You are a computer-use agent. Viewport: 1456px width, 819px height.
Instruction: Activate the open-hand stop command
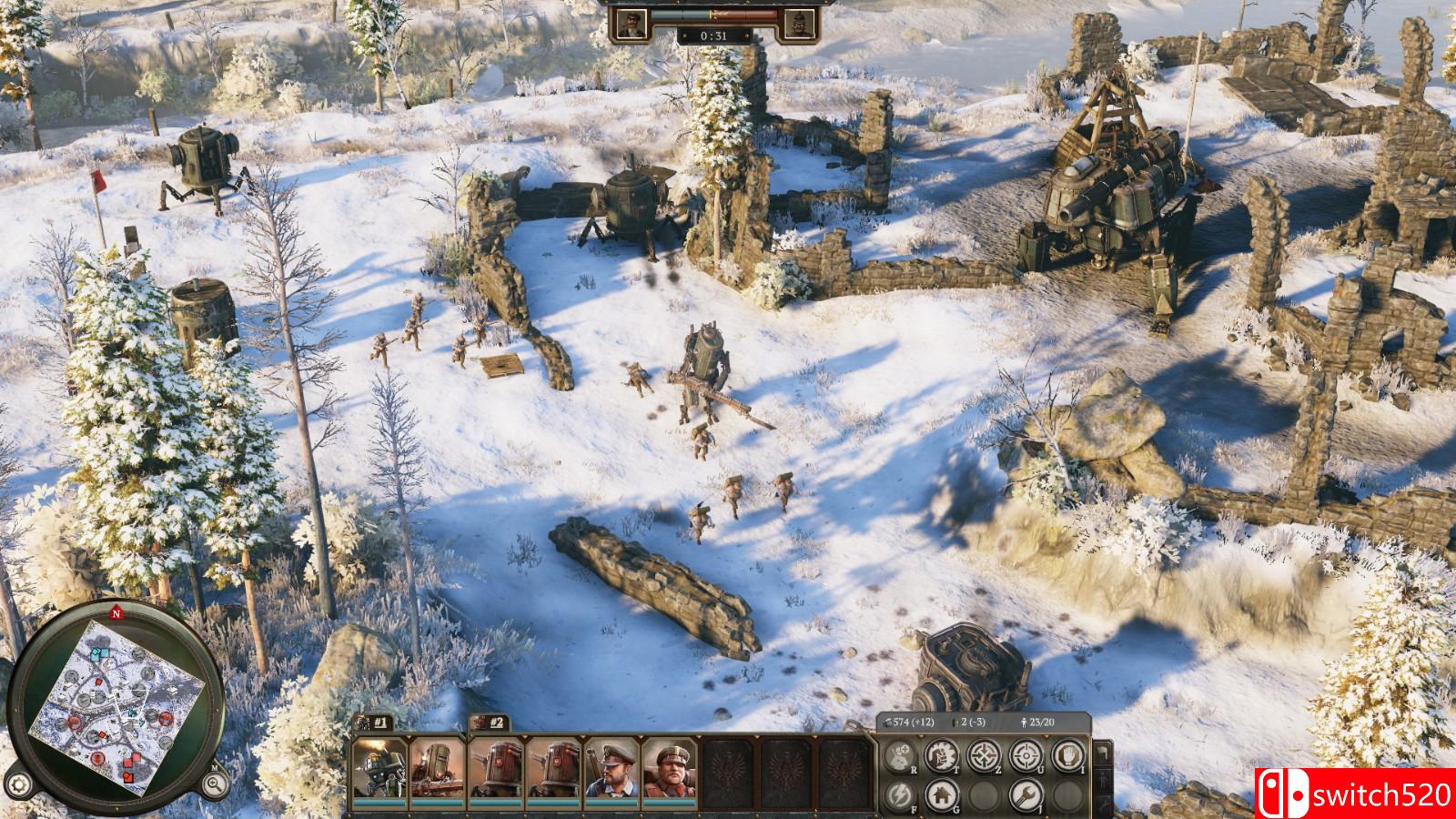(1067, 755)
